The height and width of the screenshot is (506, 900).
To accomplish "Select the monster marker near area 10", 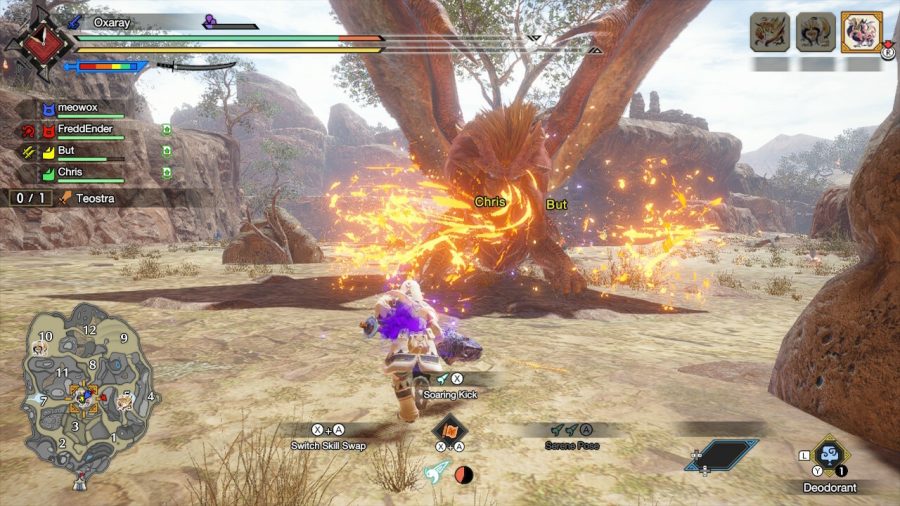I will pos(40,349).
